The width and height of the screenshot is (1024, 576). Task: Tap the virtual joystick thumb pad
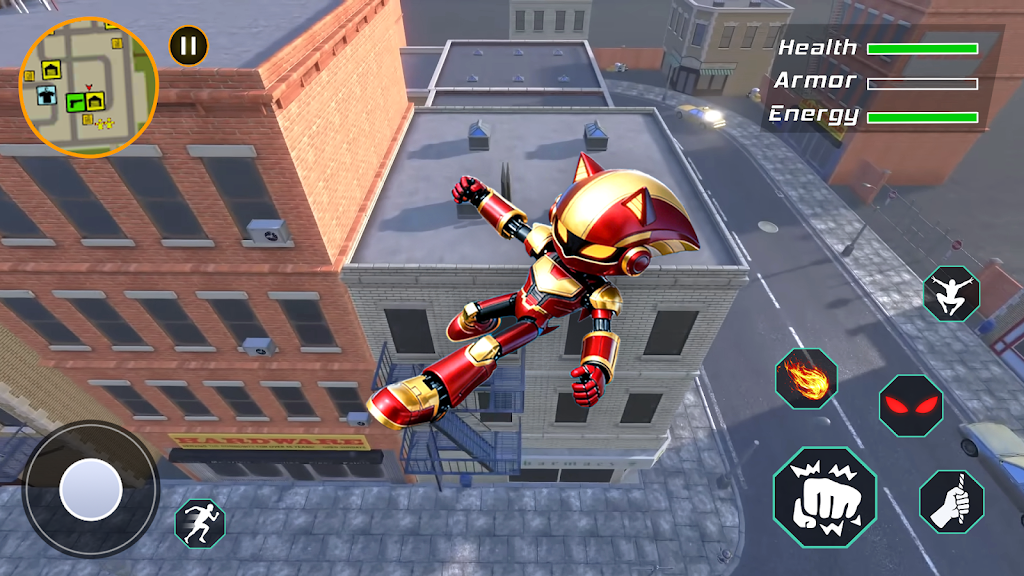point(91,490)
